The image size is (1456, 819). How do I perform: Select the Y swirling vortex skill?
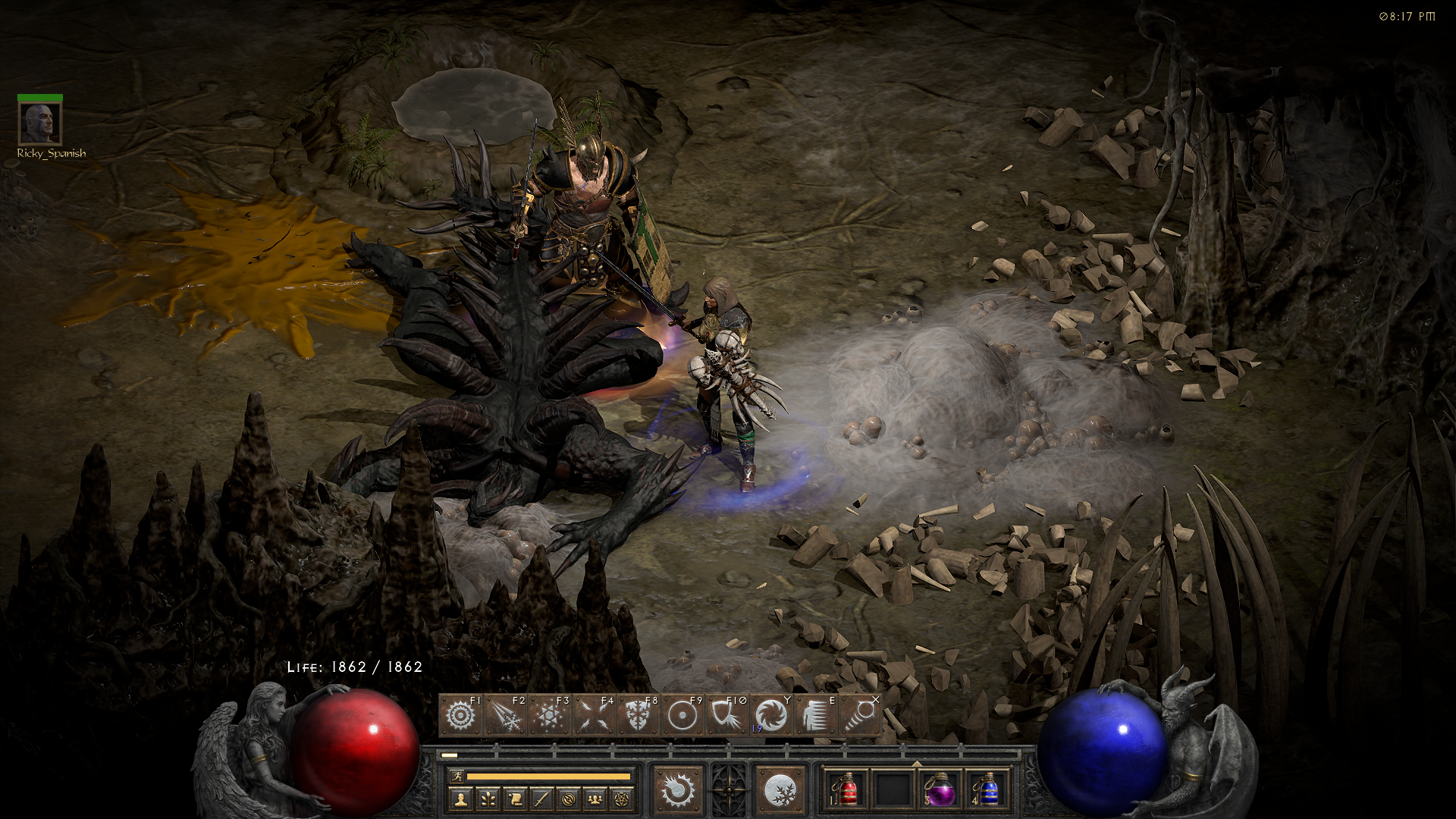pyautogui.click(x=771, y=716)
